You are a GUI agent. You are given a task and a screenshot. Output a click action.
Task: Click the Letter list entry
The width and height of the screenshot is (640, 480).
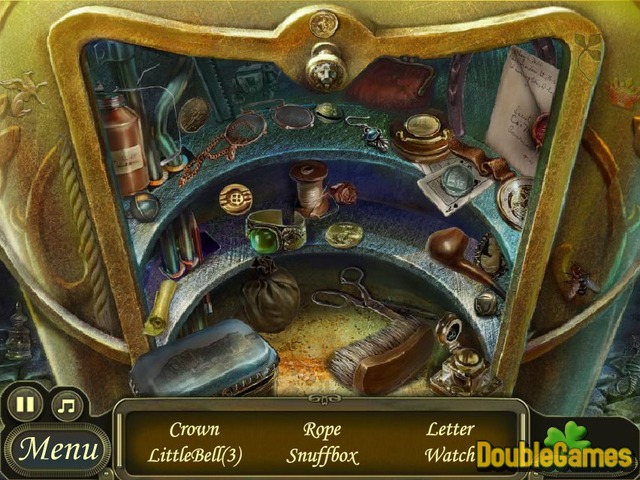[450, 429]
